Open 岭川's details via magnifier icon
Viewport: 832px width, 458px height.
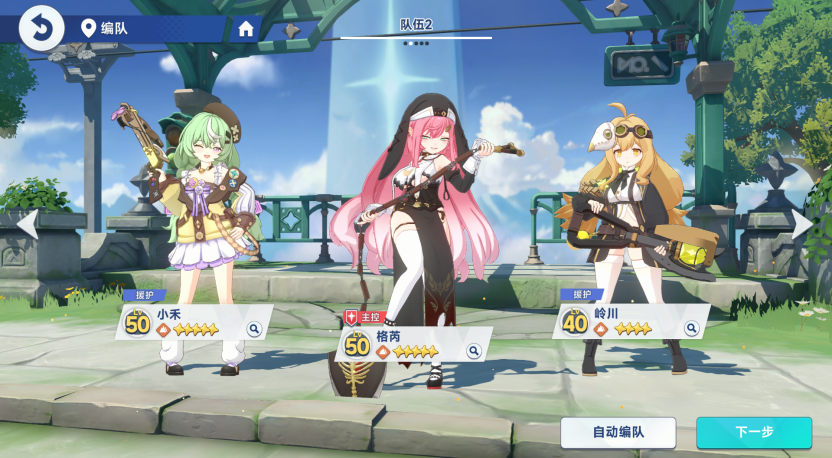point(691,328)
